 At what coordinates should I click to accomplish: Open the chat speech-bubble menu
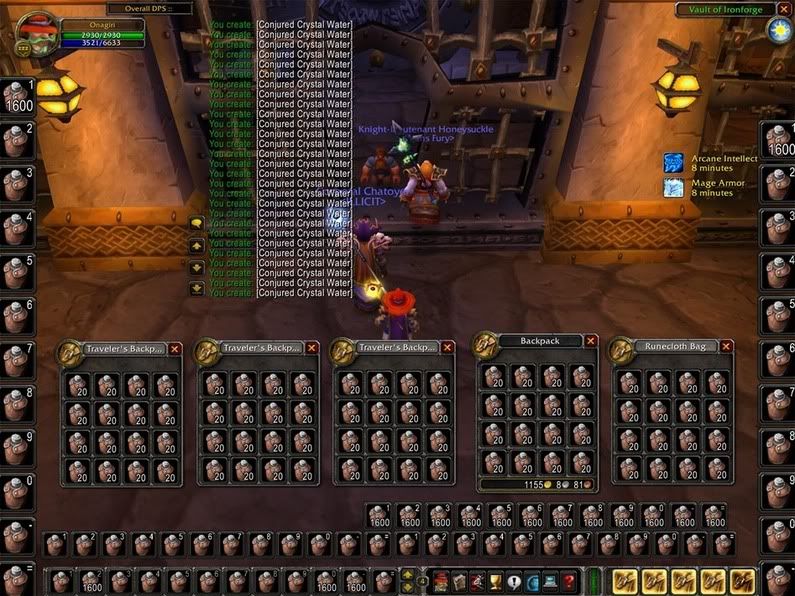tap(197, 224)
